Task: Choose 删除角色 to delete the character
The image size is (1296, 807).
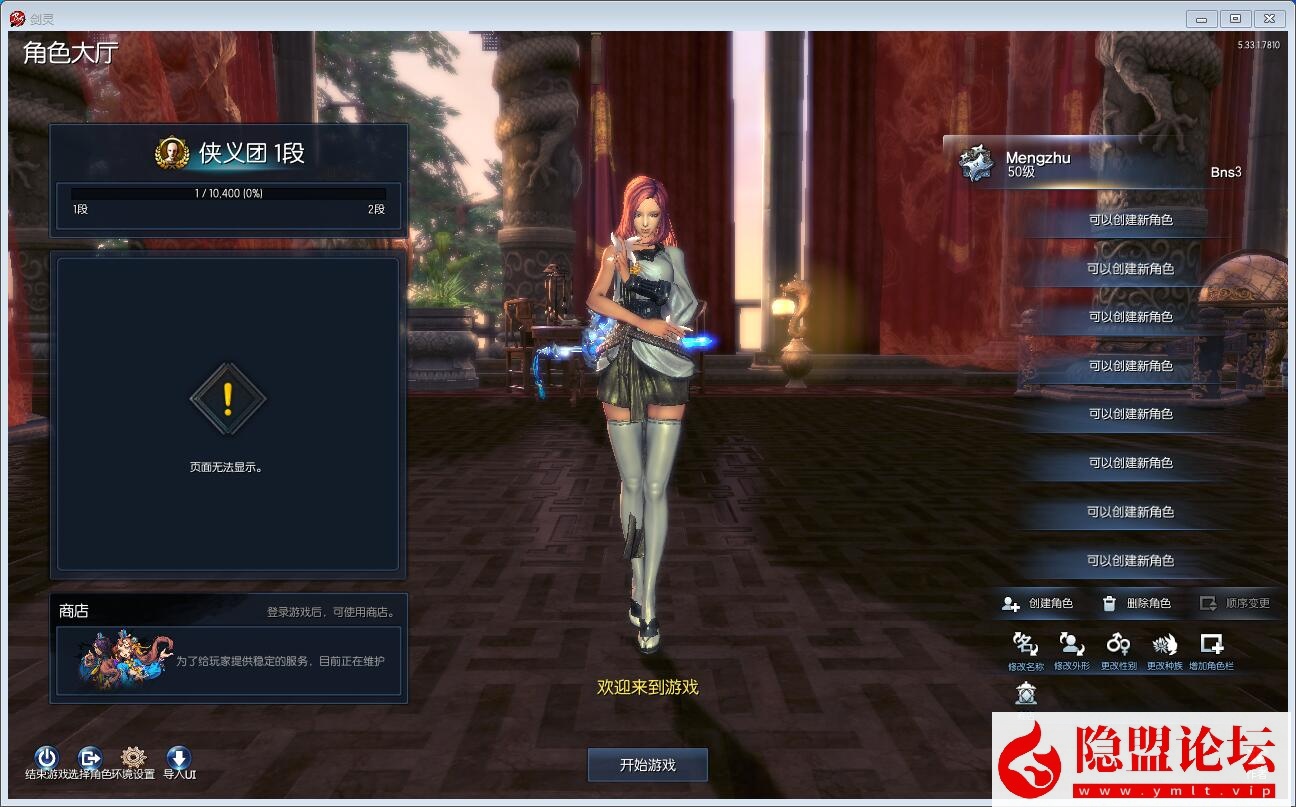Action: coord(1136,603)
